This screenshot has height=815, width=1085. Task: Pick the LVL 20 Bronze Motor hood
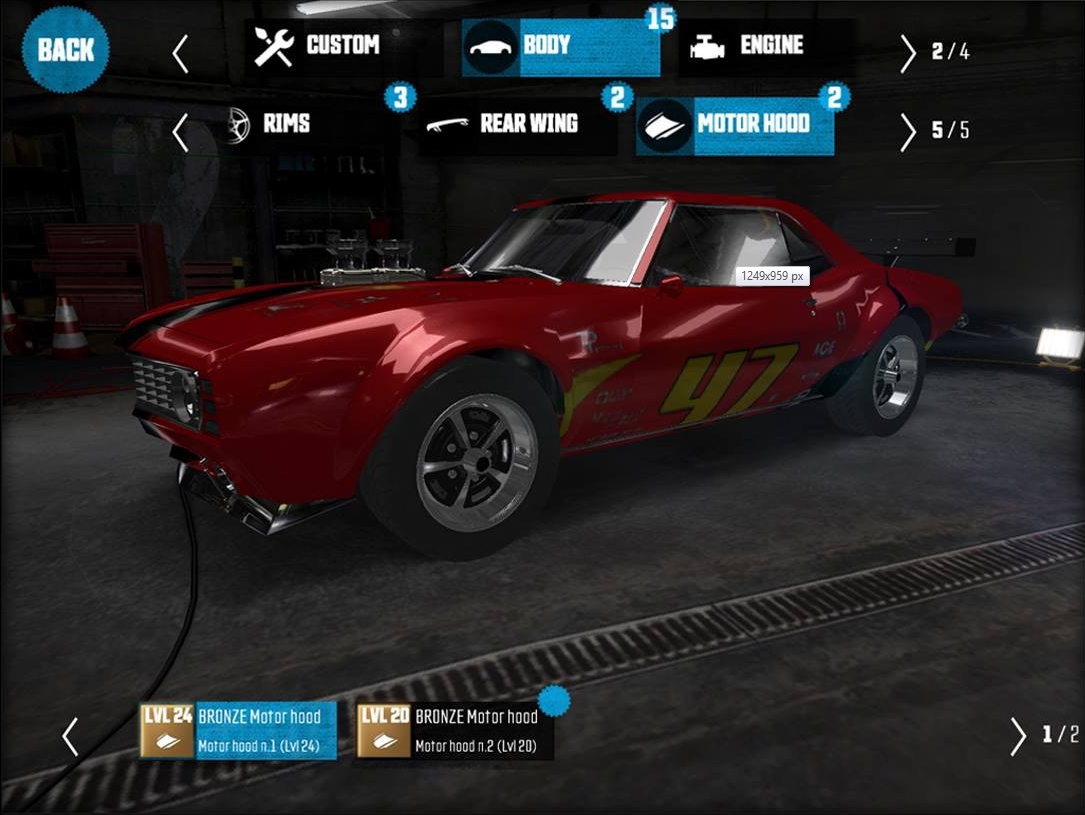pos(455,731)
